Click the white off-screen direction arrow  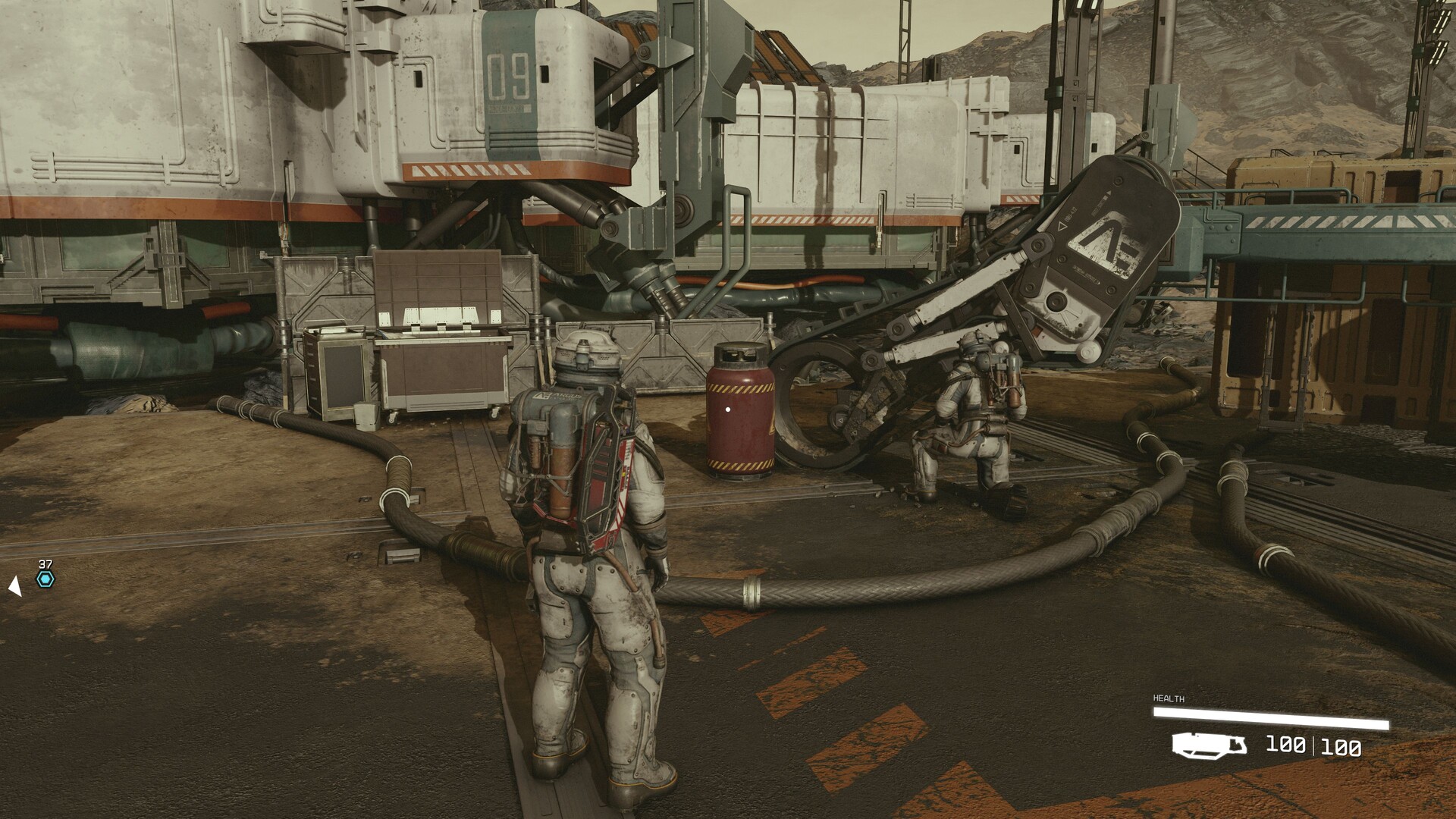14,585
